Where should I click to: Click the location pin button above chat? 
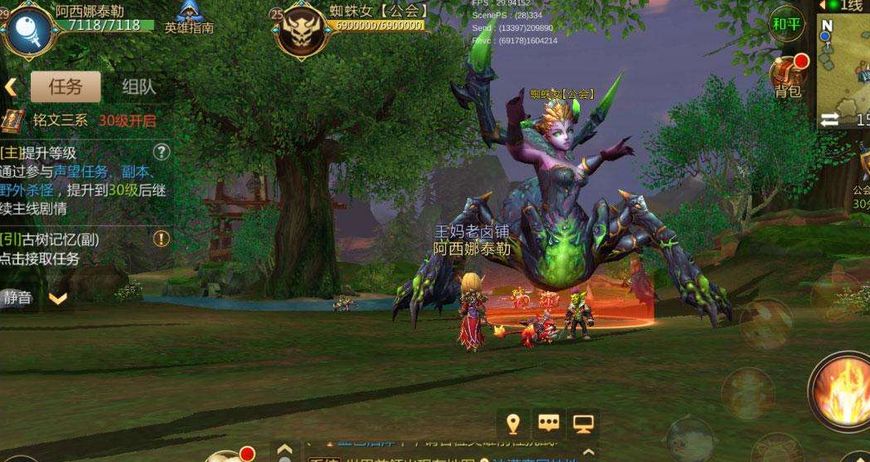click(514, 423)
